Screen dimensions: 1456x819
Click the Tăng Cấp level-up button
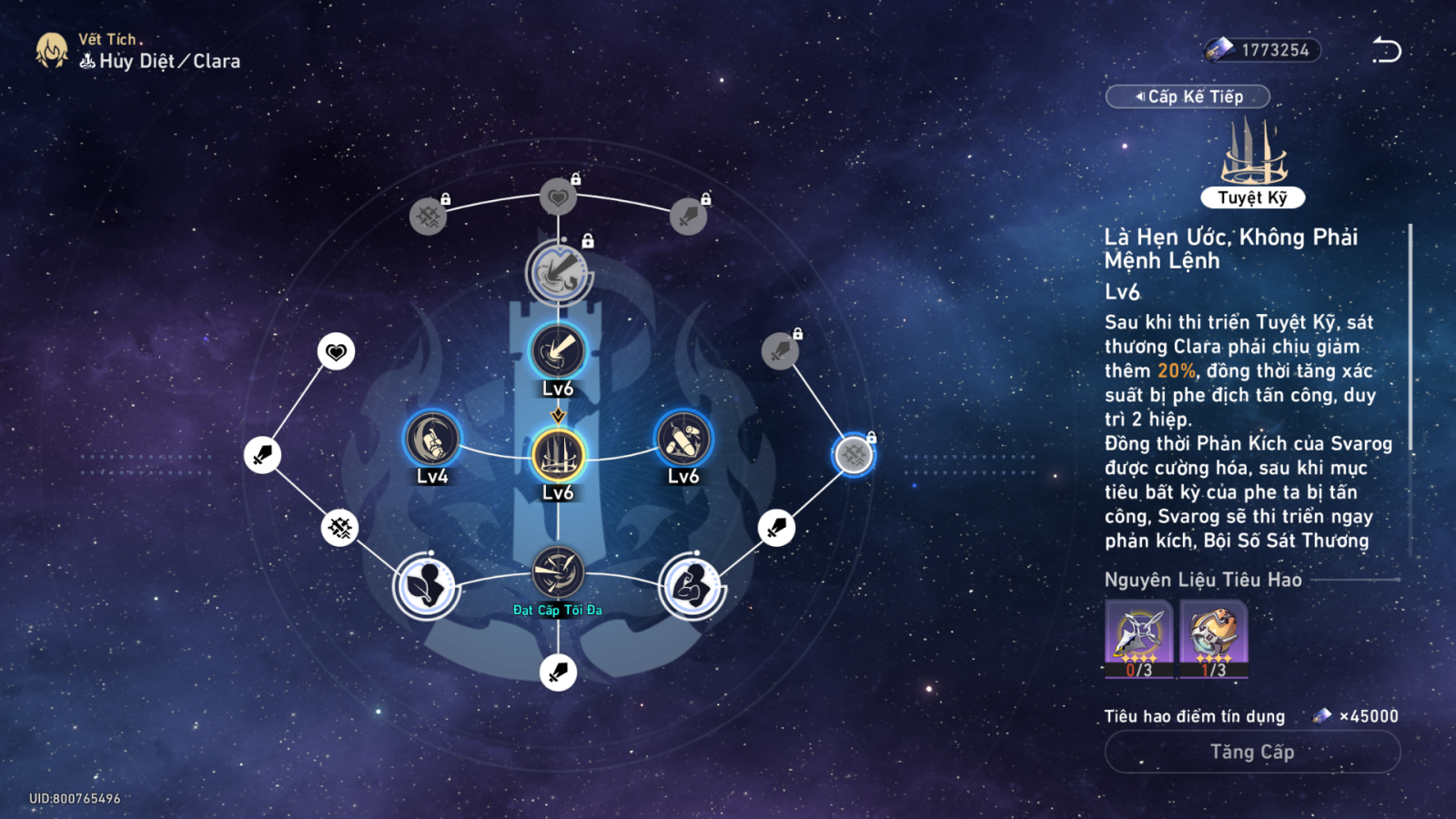(x=1252, y=752)
